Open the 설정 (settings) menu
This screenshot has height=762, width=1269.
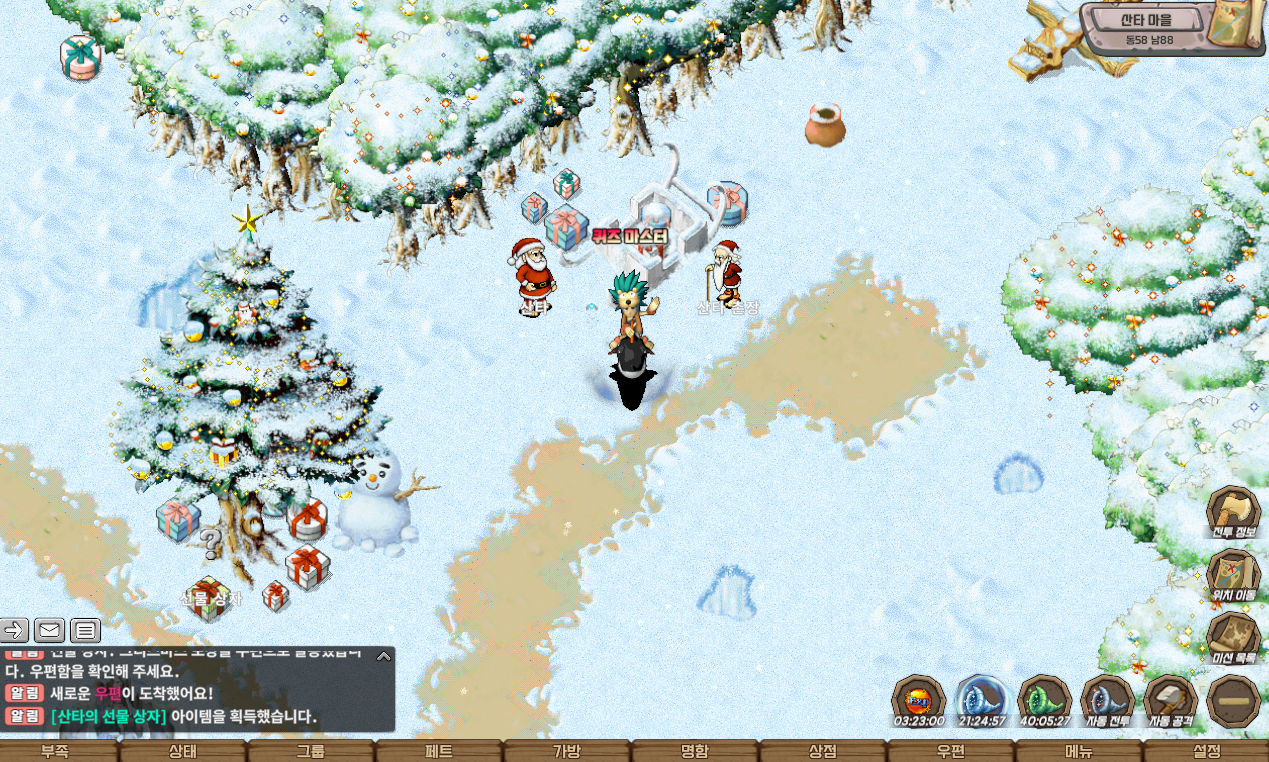coord(1206,751)
